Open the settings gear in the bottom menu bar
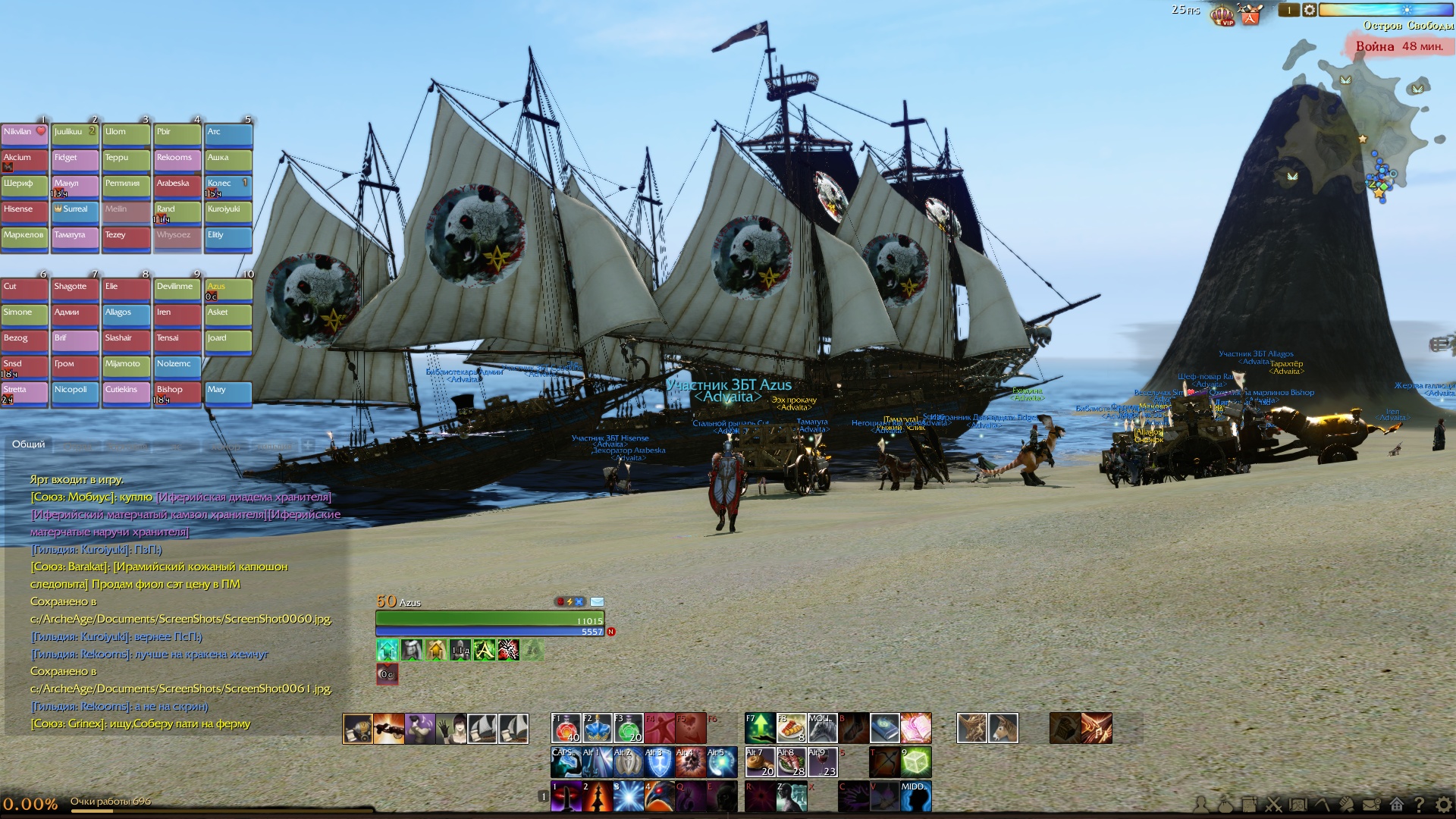 1443,804
